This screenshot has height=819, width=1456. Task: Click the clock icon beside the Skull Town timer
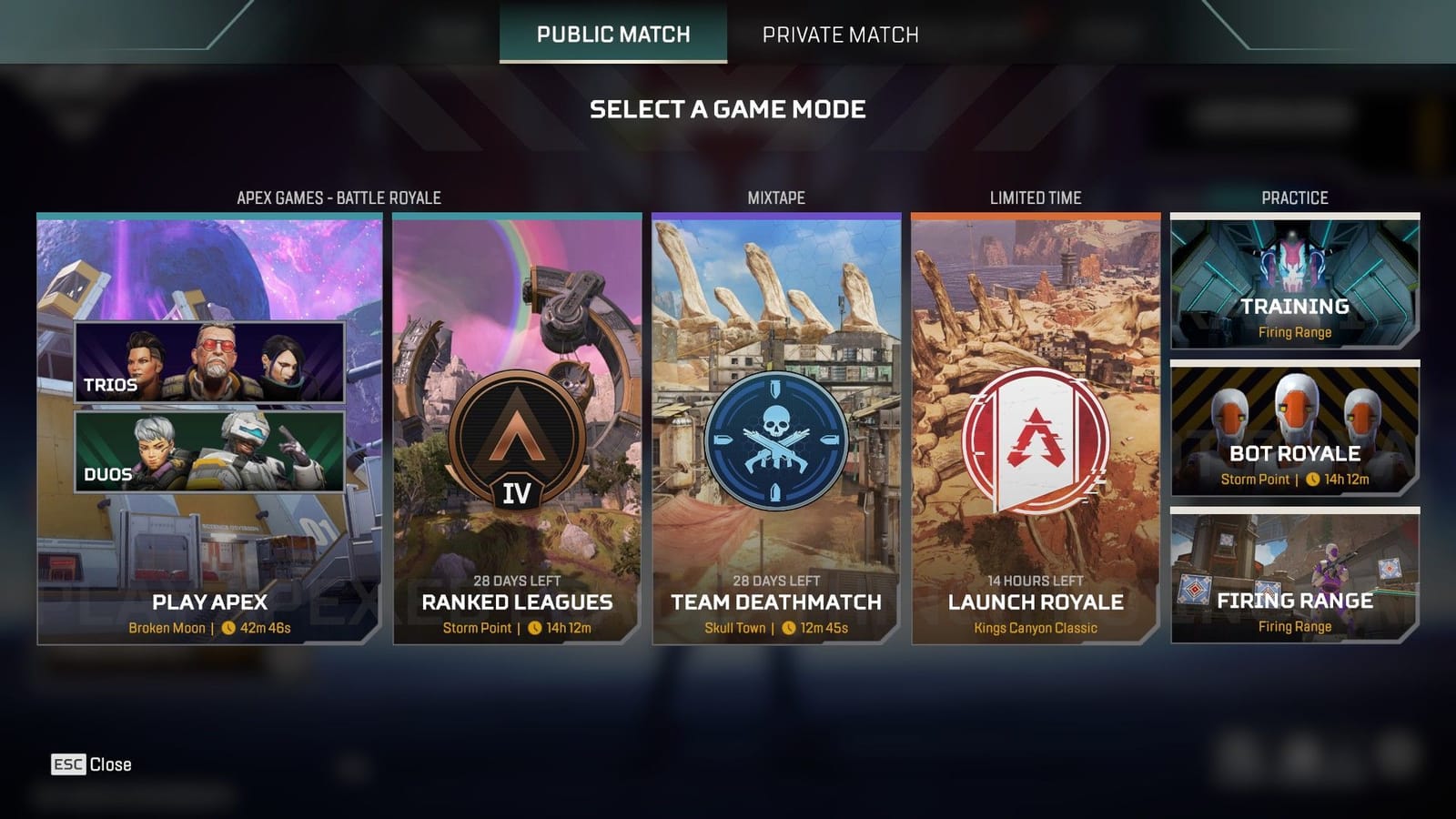pyautogui.click(x=789, y=626)
